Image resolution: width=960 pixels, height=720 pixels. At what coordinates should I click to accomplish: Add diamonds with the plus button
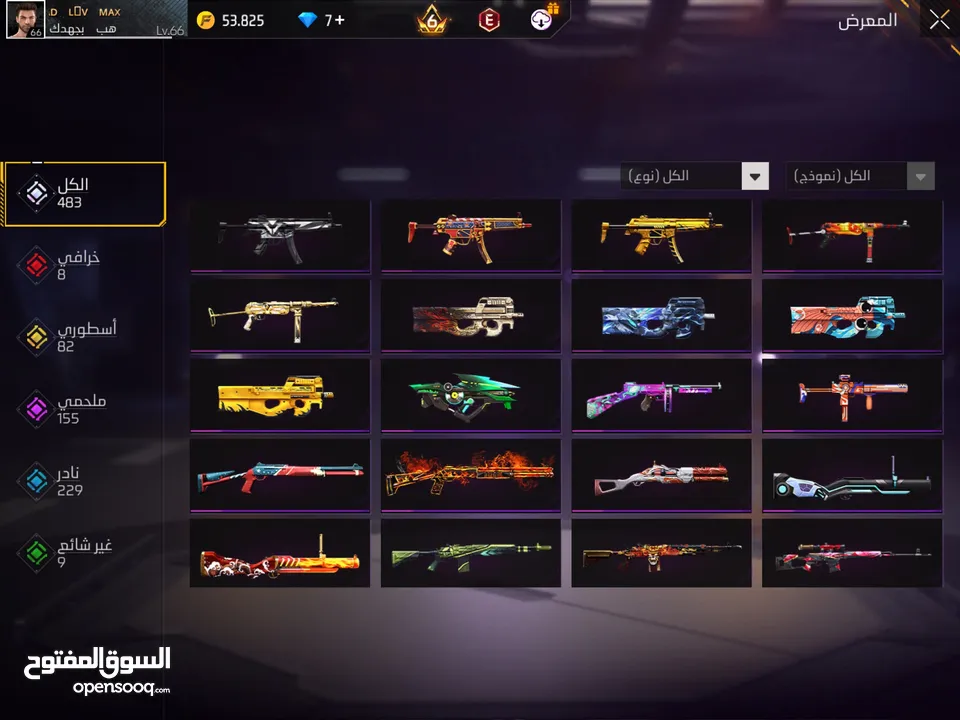[x=339, y=20]
